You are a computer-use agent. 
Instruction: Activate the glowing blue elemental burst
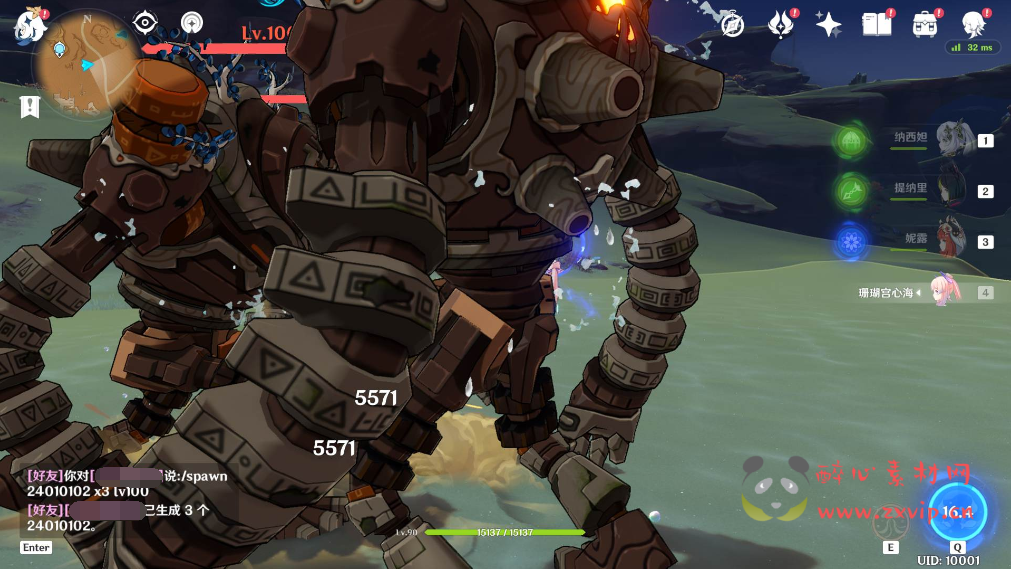coord(957,511)
